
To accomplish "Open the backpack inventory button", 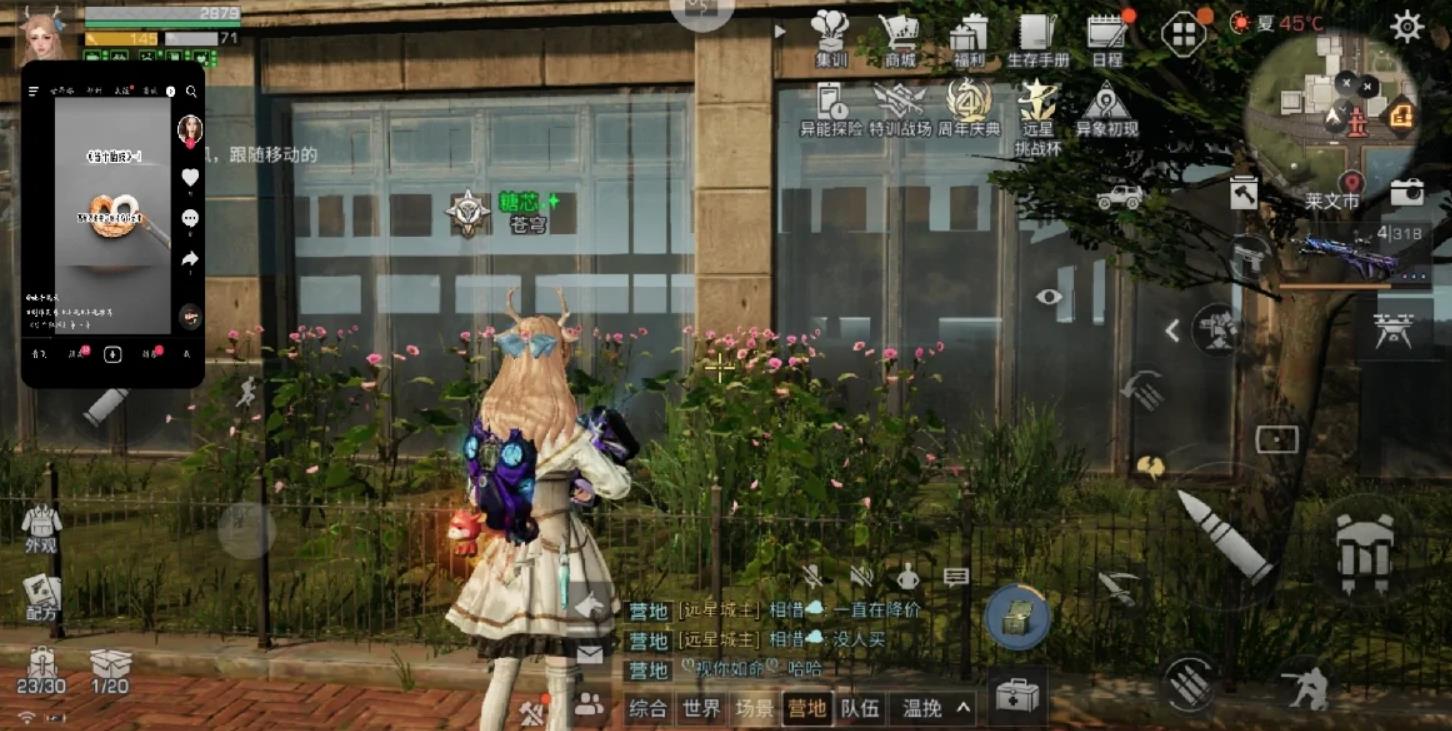I will click(x=1364, y=553).
